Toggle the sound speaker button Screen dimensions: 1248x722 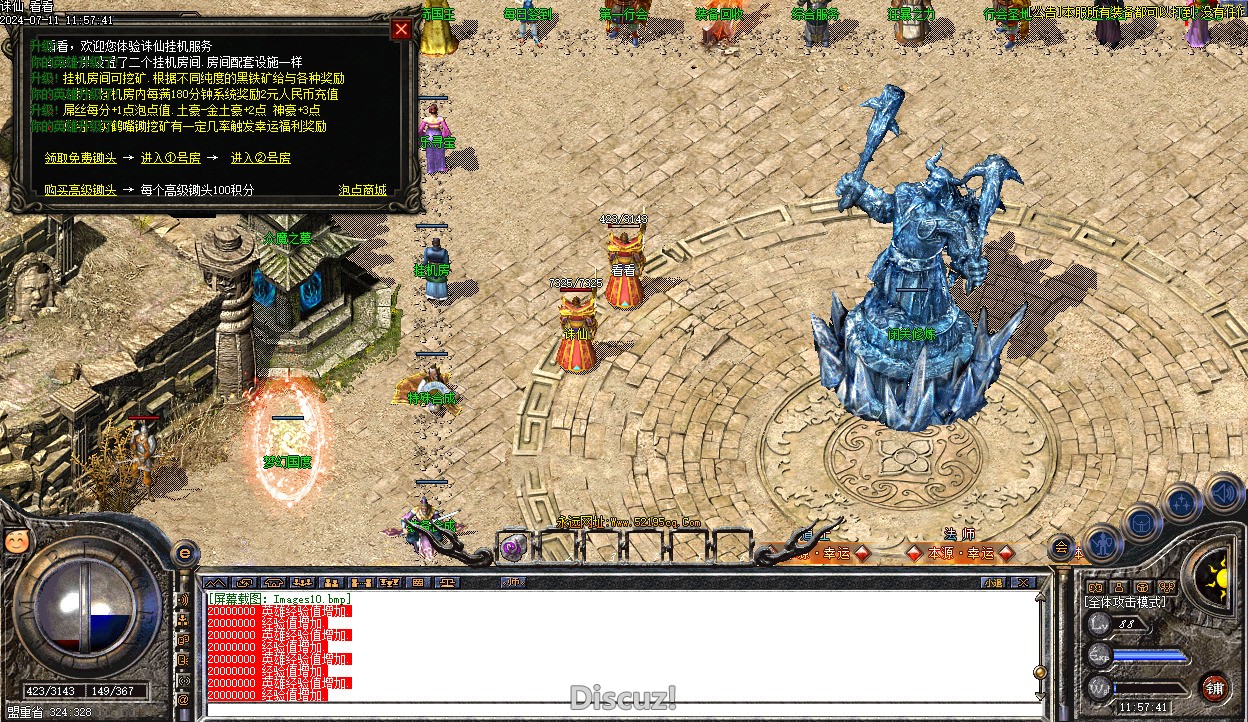click(1222, 493)
